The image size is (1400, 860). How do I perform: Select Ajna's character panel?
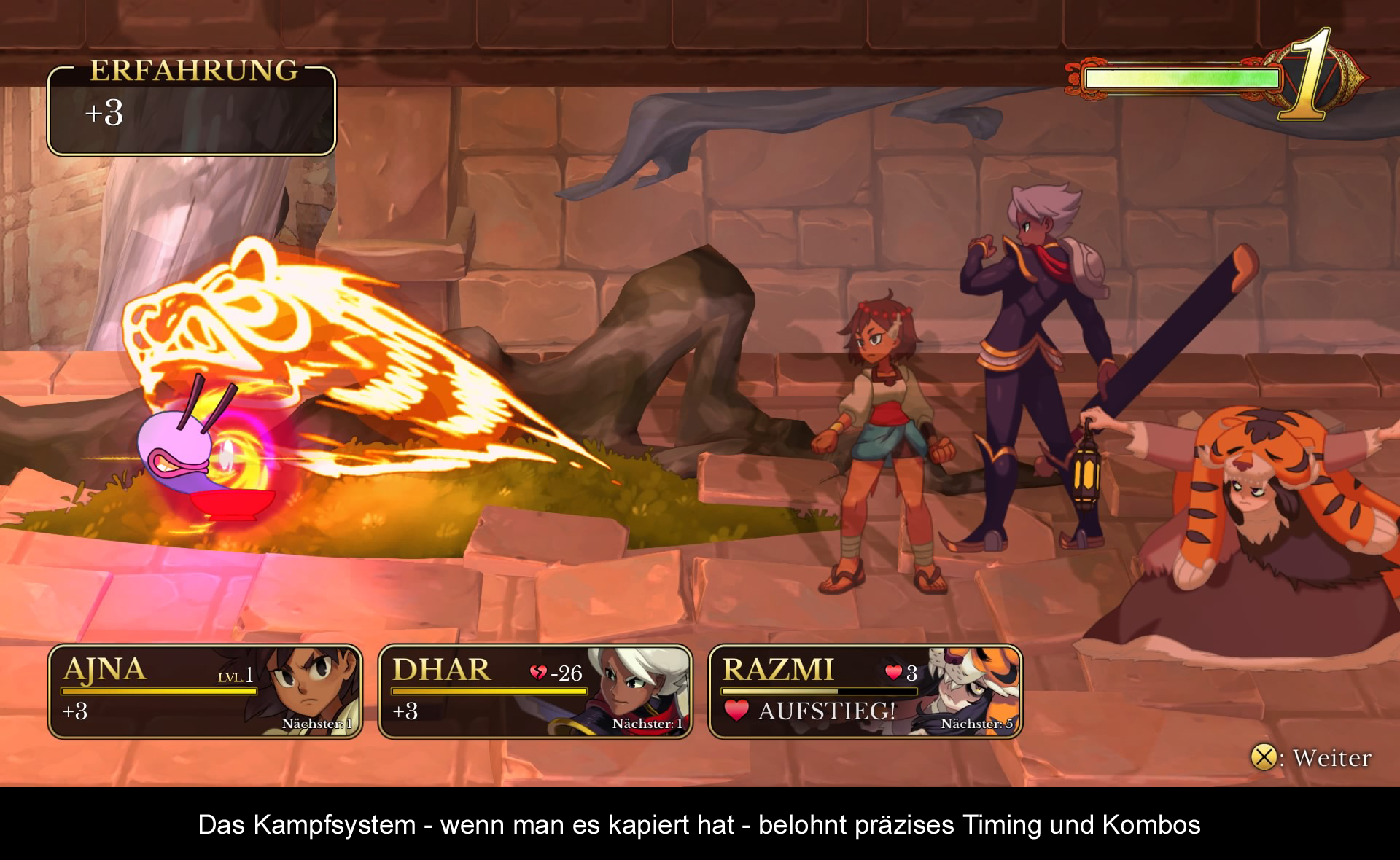pyautogui.click(x=205, y=692)
